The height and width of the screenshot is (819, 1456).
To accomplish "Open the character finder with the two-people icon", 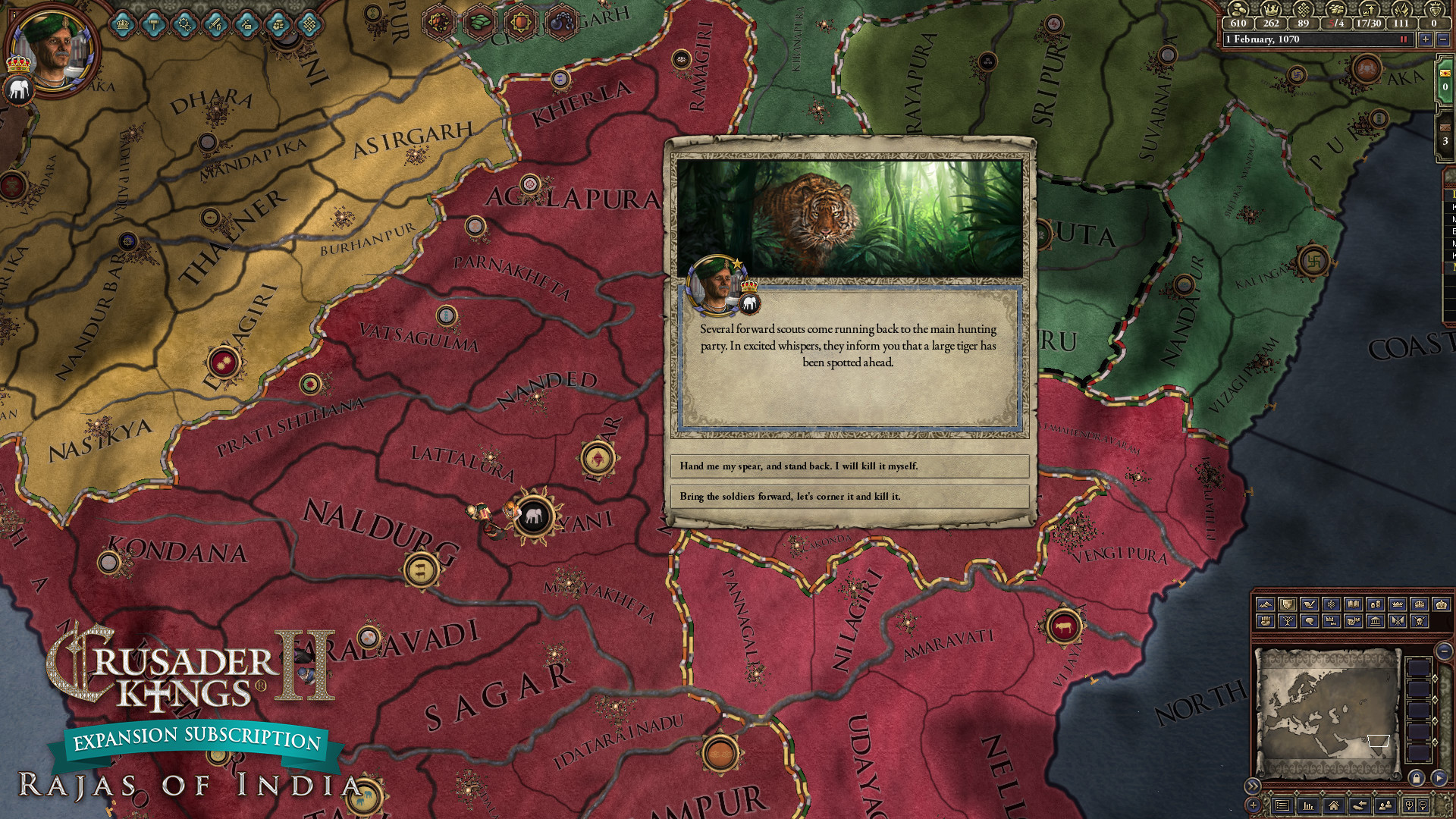I will point(1385,805).
